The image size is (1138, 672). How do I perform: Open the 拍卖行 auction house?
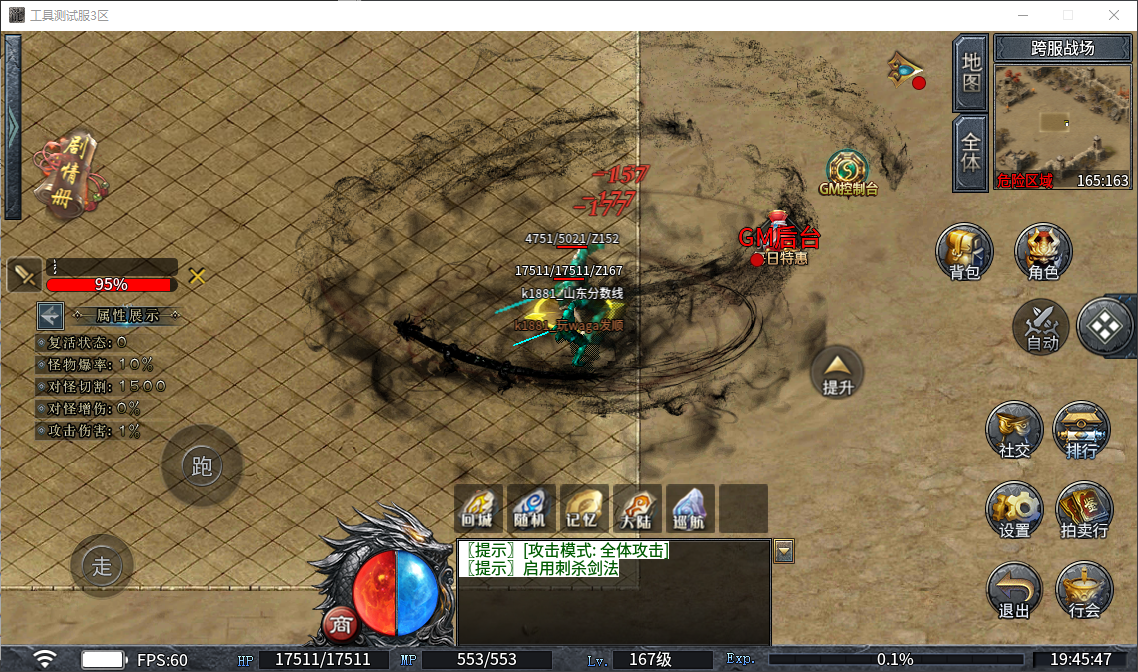pyautogui.click(x=1083, y=511)
